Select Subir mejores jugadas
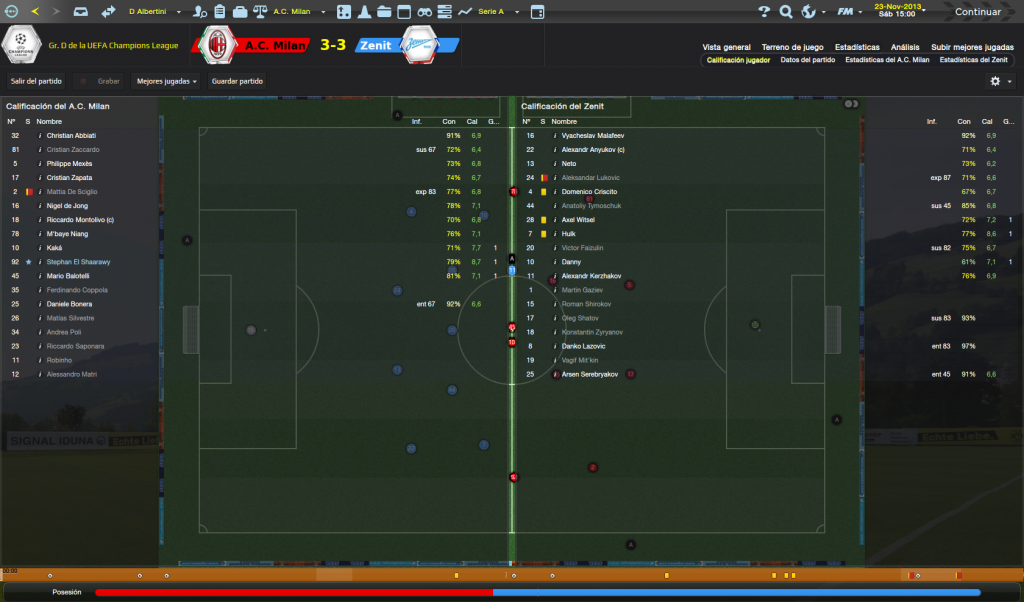 click(x=972, y=47)
